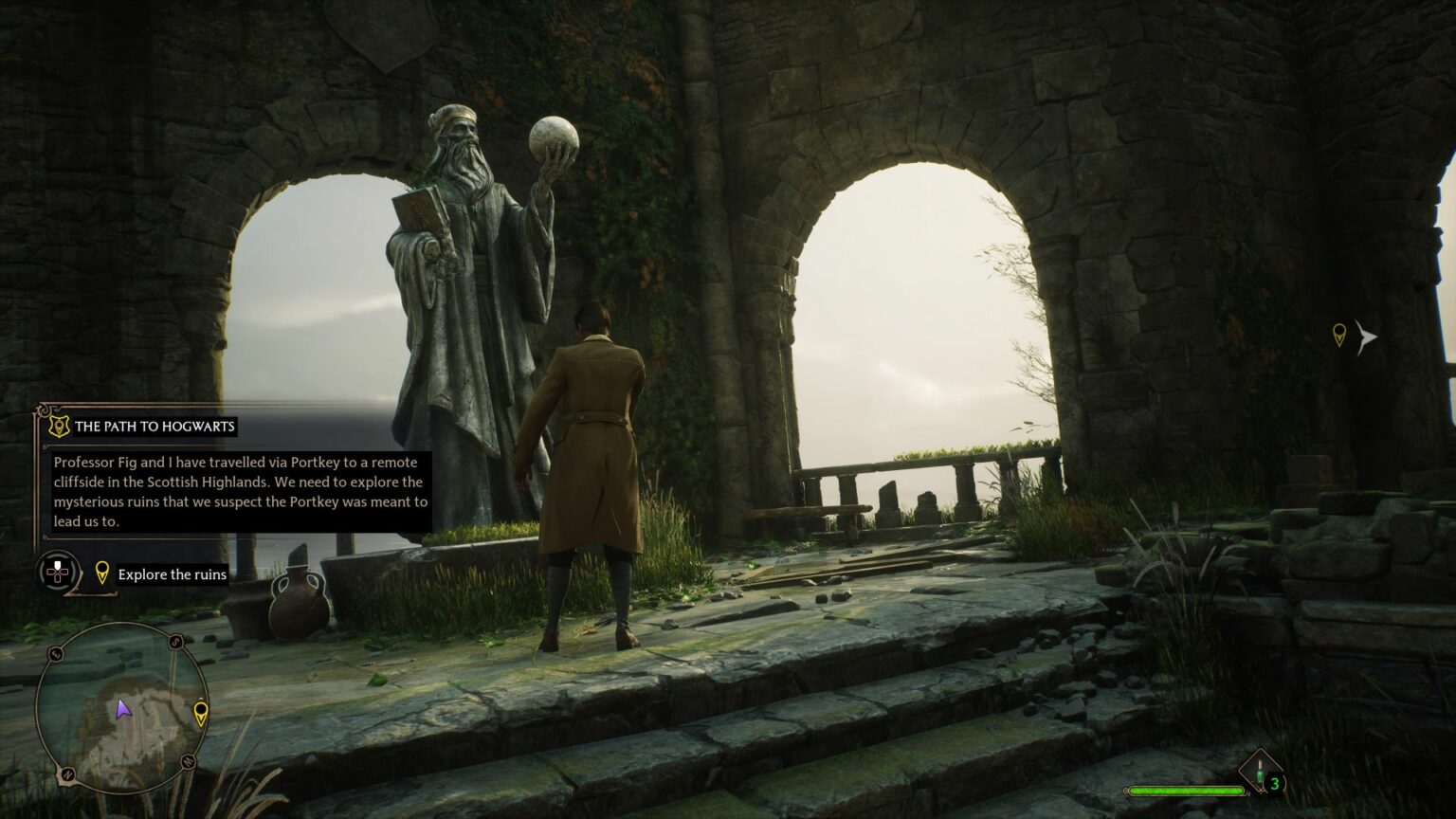Select the W compass marker on the minimap
The image size is (1456, 819).
(x=187, y=760)
